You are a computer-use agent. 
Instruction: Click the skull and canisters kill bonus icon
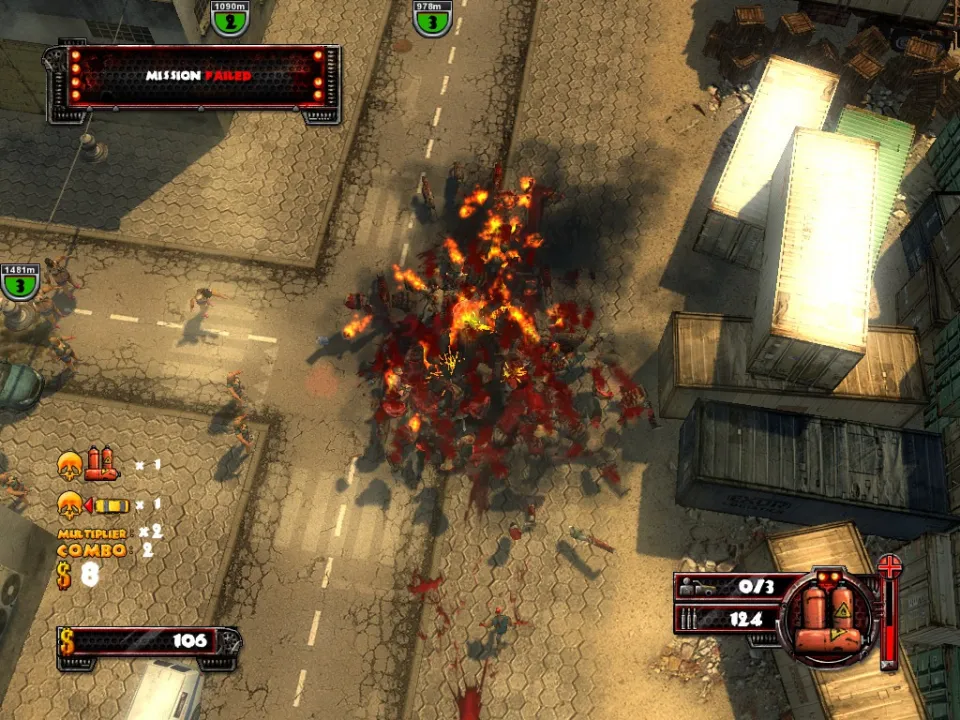point(87,465)
